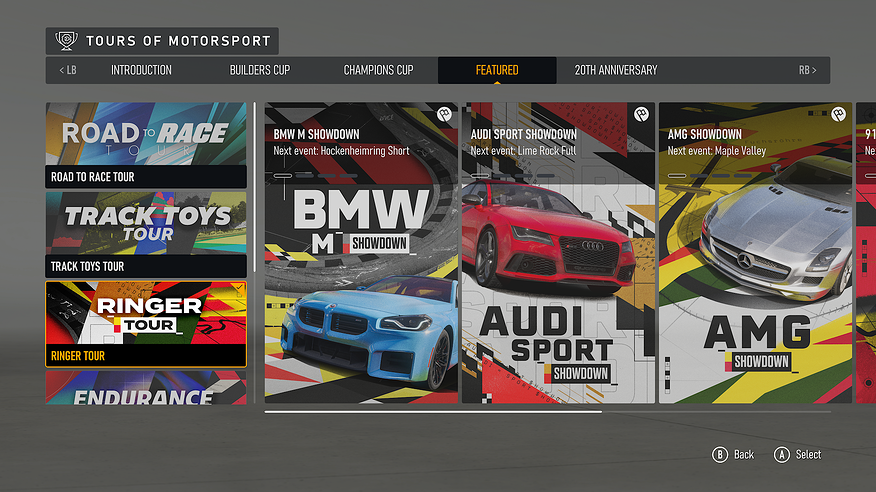Viewport: 876px width, 492px height.
Task: Choose the Featured tab
Action: (497, 70)
